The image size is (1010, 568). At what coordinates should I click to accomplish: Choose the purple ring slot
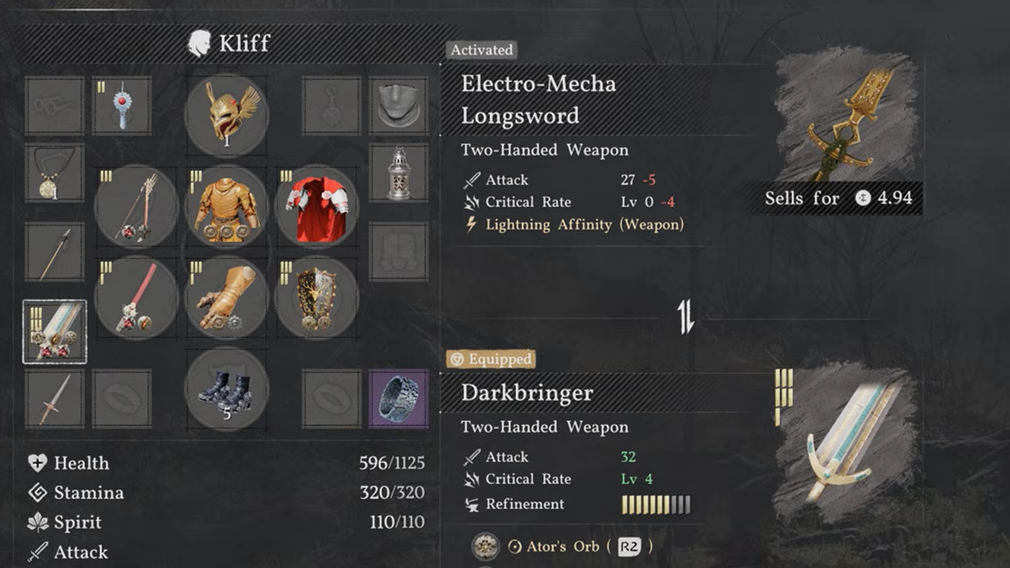coord(398,399)
